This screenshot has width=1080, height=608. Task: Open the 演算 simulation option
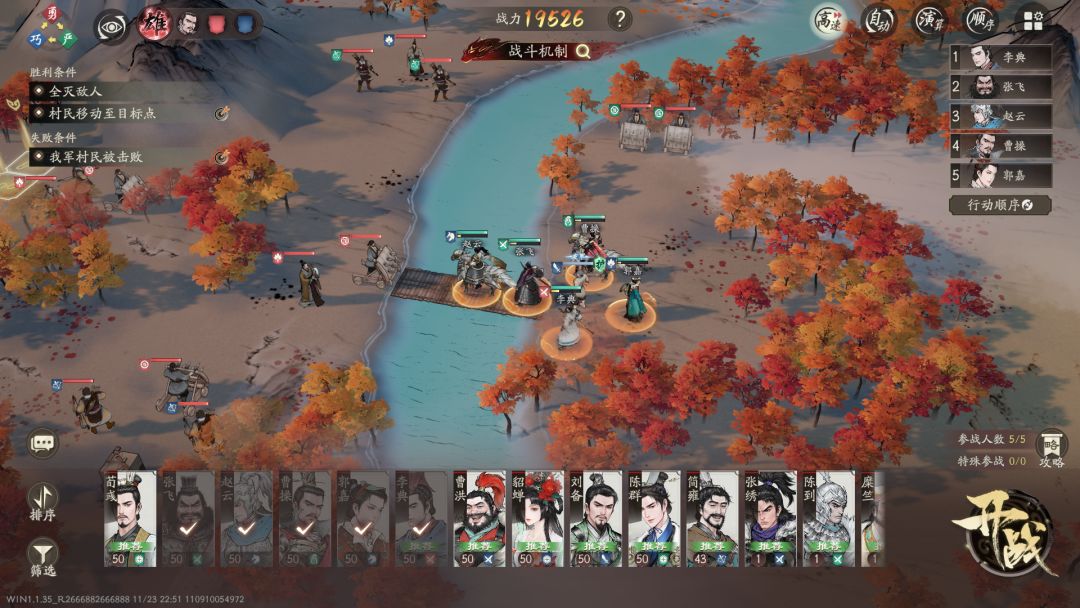coord(930,19)
